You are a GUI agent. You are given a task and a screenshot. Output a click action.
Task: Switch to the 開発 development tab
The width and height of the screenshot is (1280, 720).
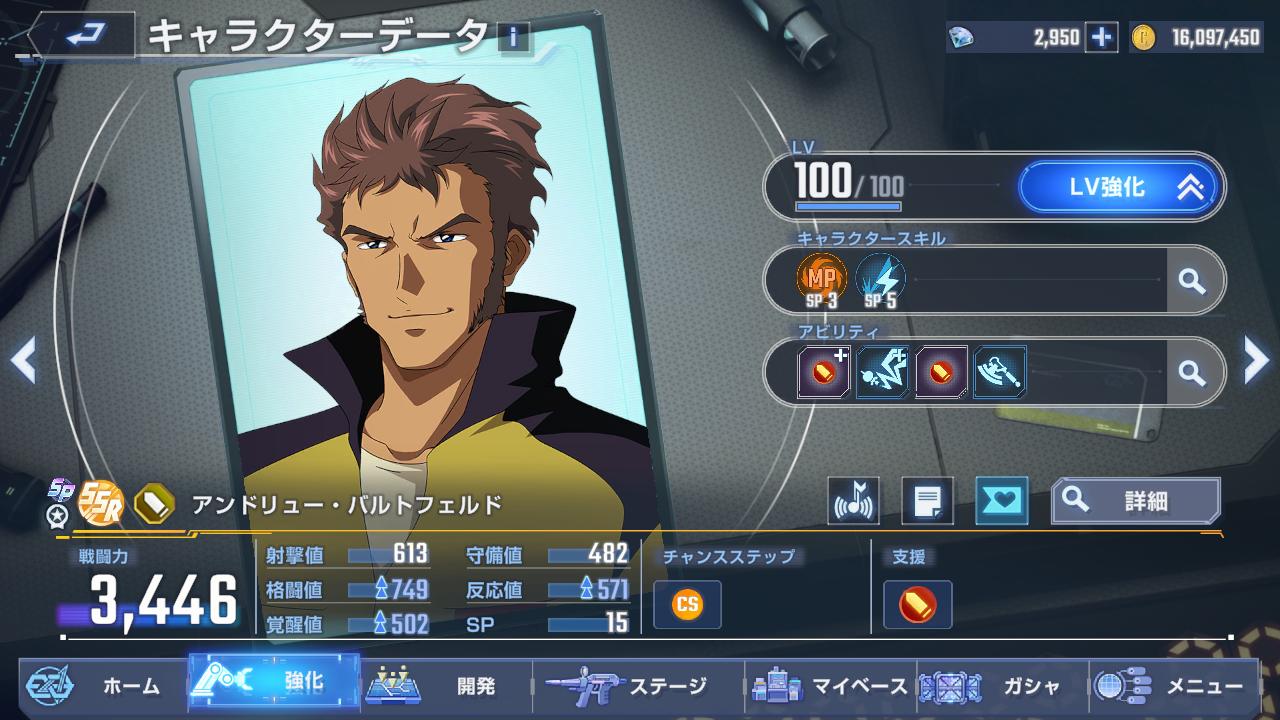click(x=445, y=686)
